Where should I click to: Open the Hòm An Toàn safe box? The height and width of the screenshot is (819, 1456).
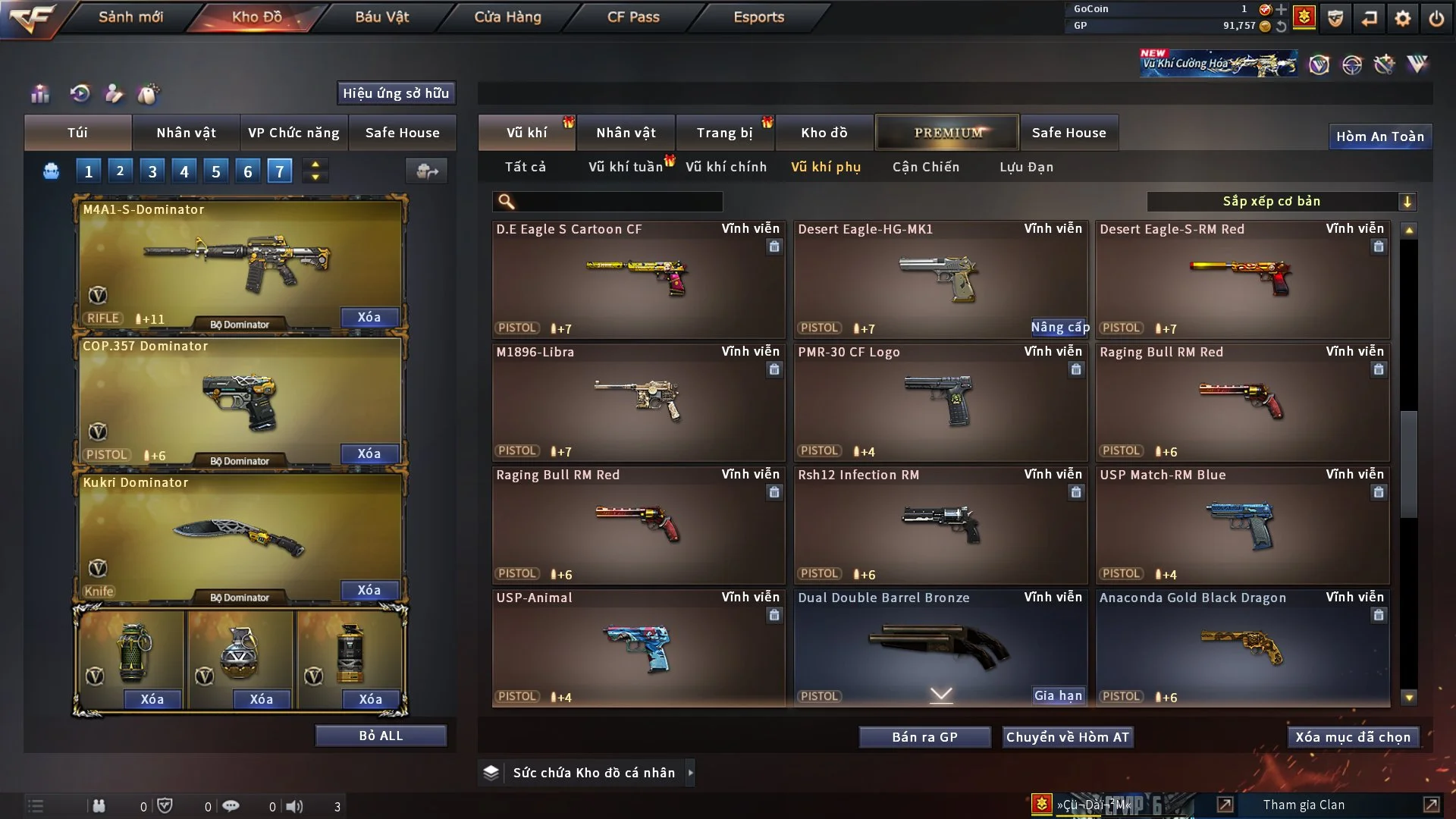tap(1379, 136)
